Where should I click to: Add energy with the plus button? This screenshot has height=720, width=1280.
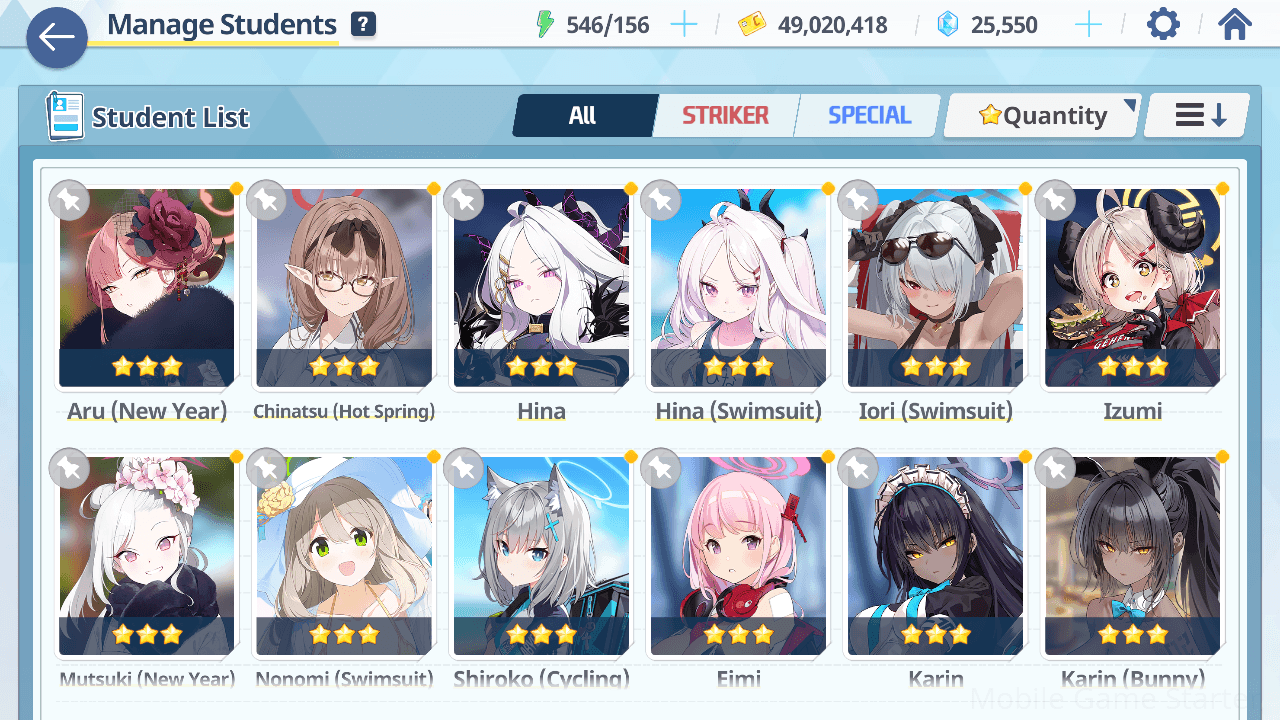click(x=684, y=25)
